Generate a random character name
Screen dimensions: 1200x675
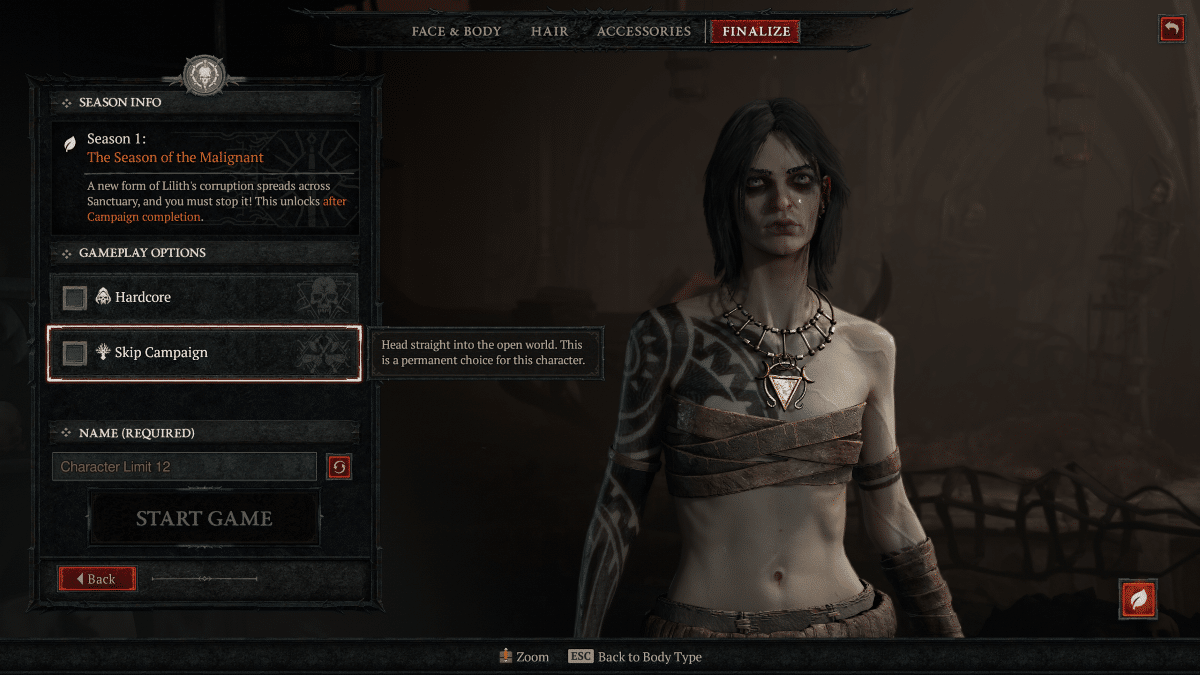coord(339,467)
